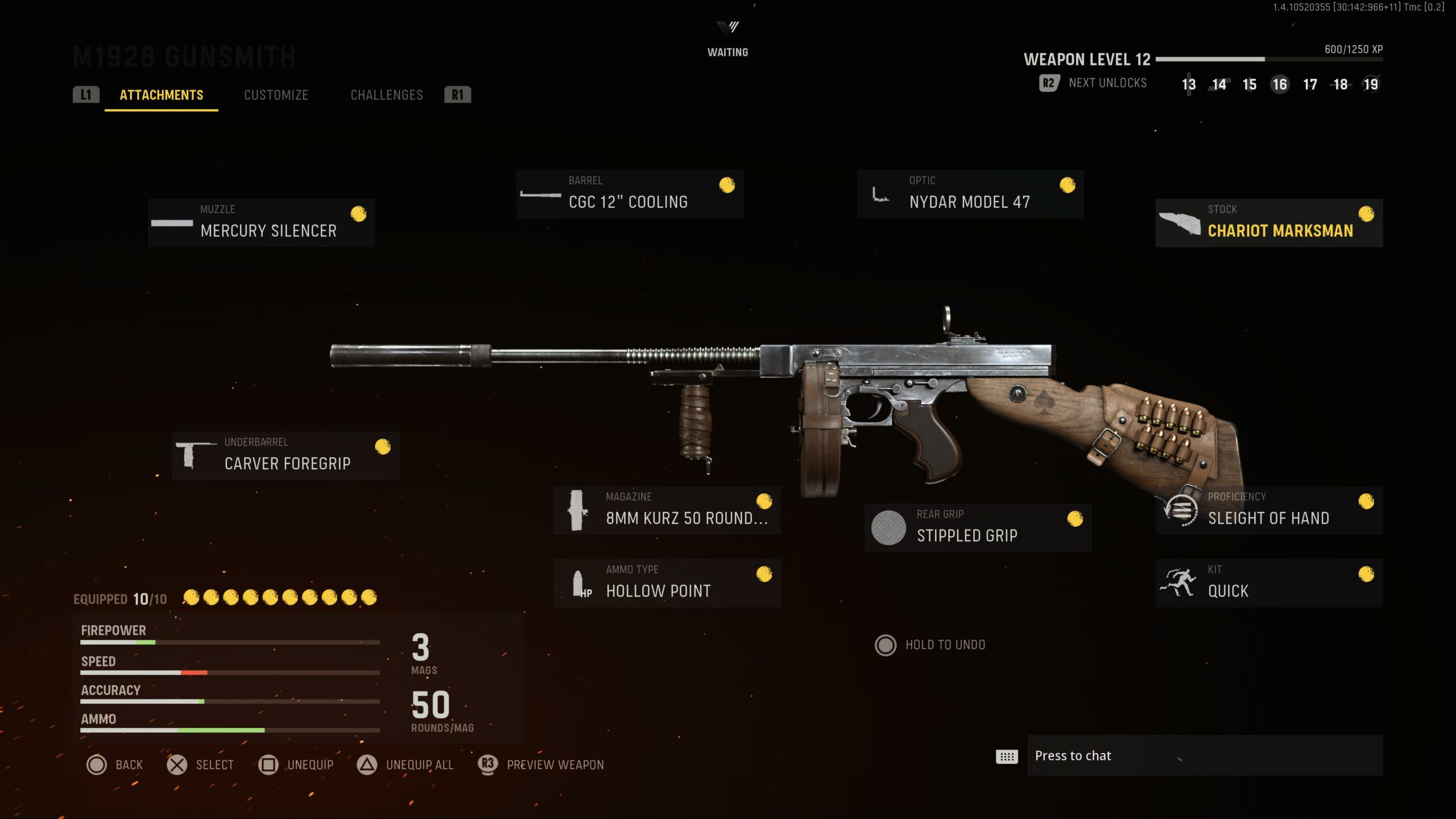This screenshot has width=1456, height=819.
Task: Open the Nydar Model 47 optic slot
Action: (x=970, y=194)
